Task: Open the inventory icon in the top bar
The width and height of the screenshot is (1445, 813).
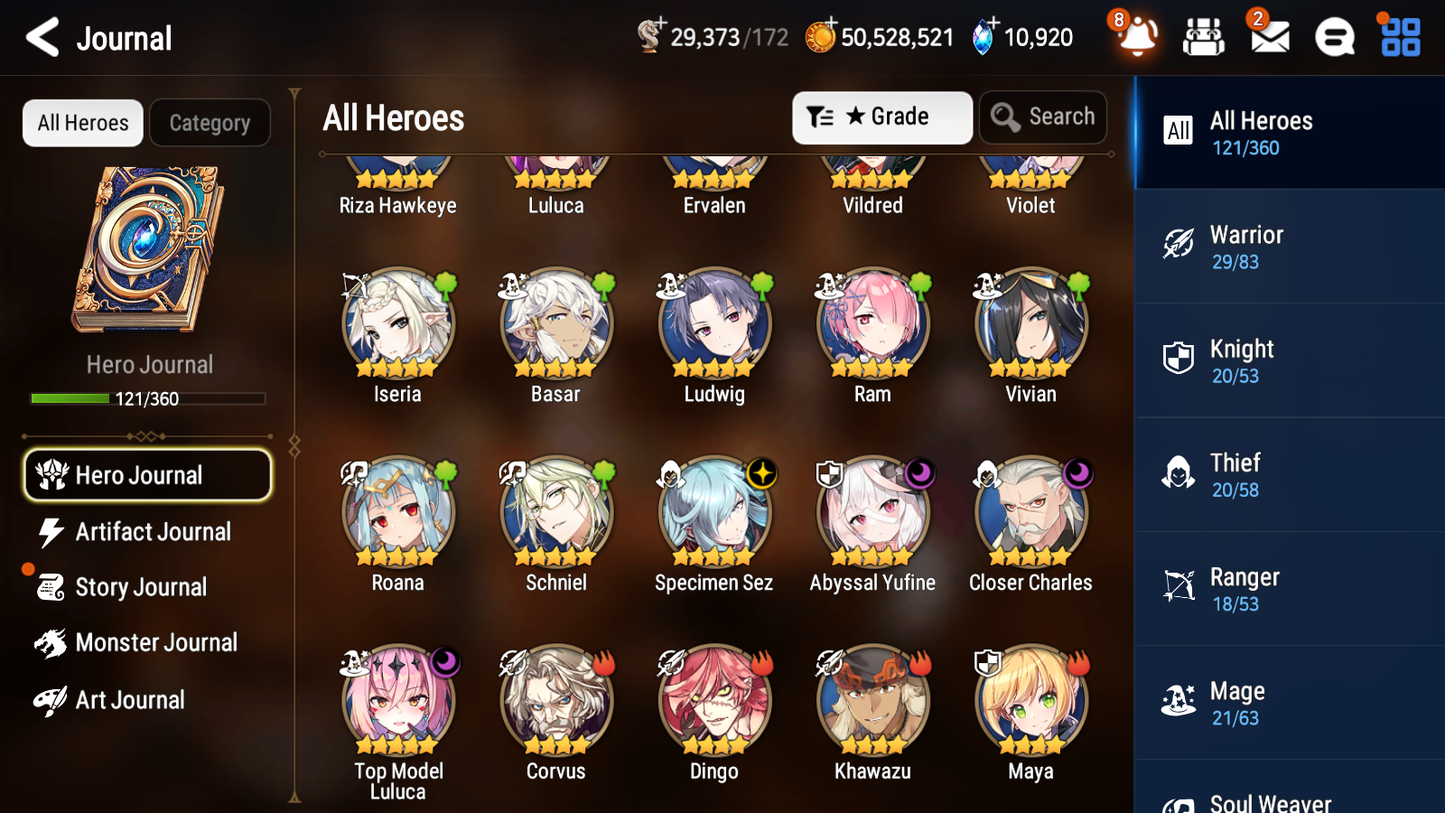Action: 1204,36
